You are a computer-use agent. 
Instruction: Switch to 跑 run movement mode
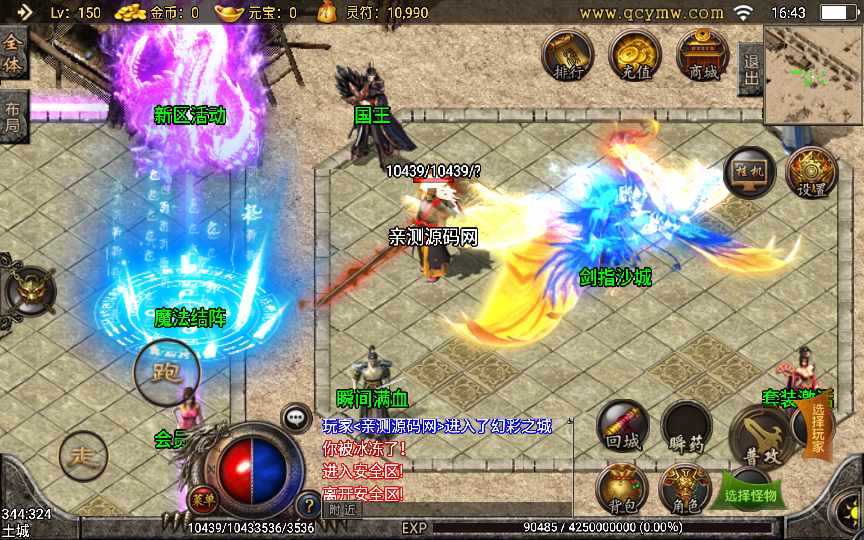pyautogui.click(x=167, y=373)
